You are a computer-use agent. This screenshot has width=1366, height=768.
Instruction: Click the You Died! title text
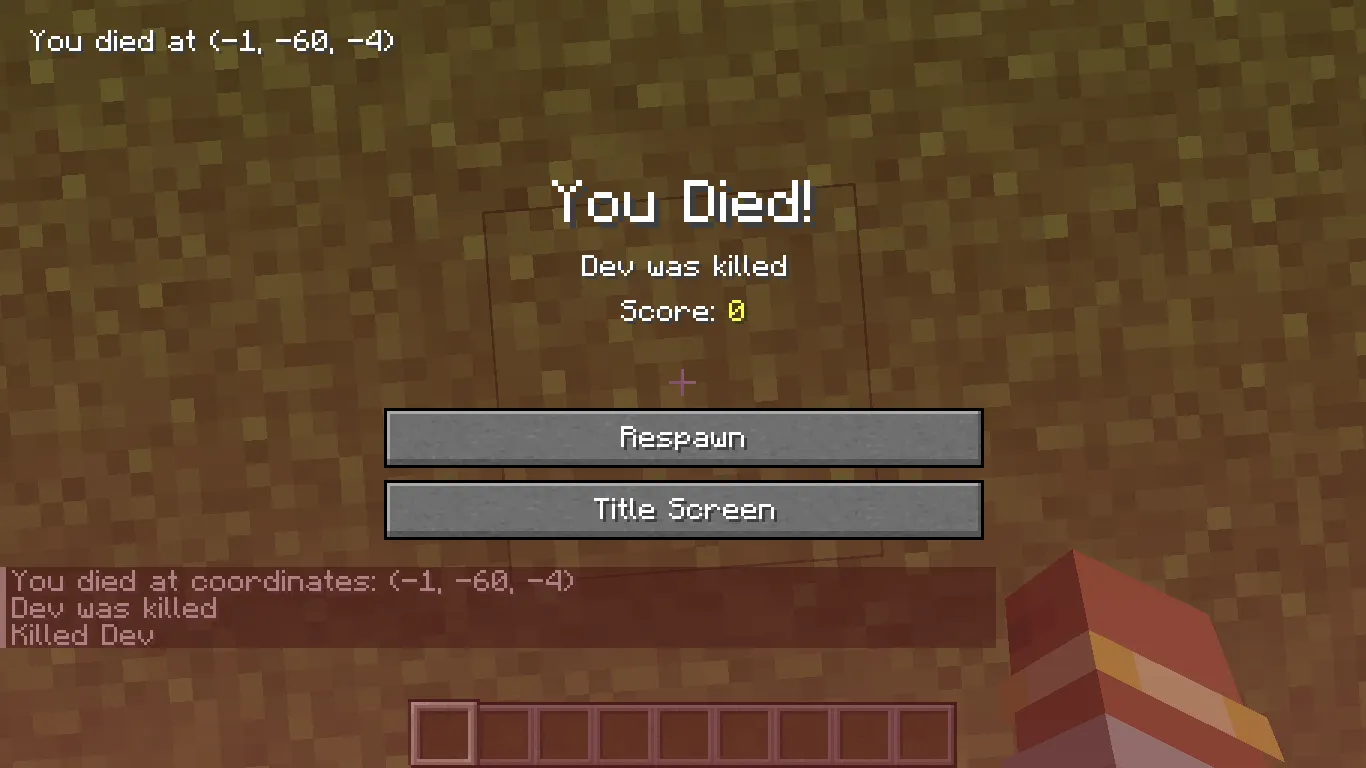click(x=683, y=203)
